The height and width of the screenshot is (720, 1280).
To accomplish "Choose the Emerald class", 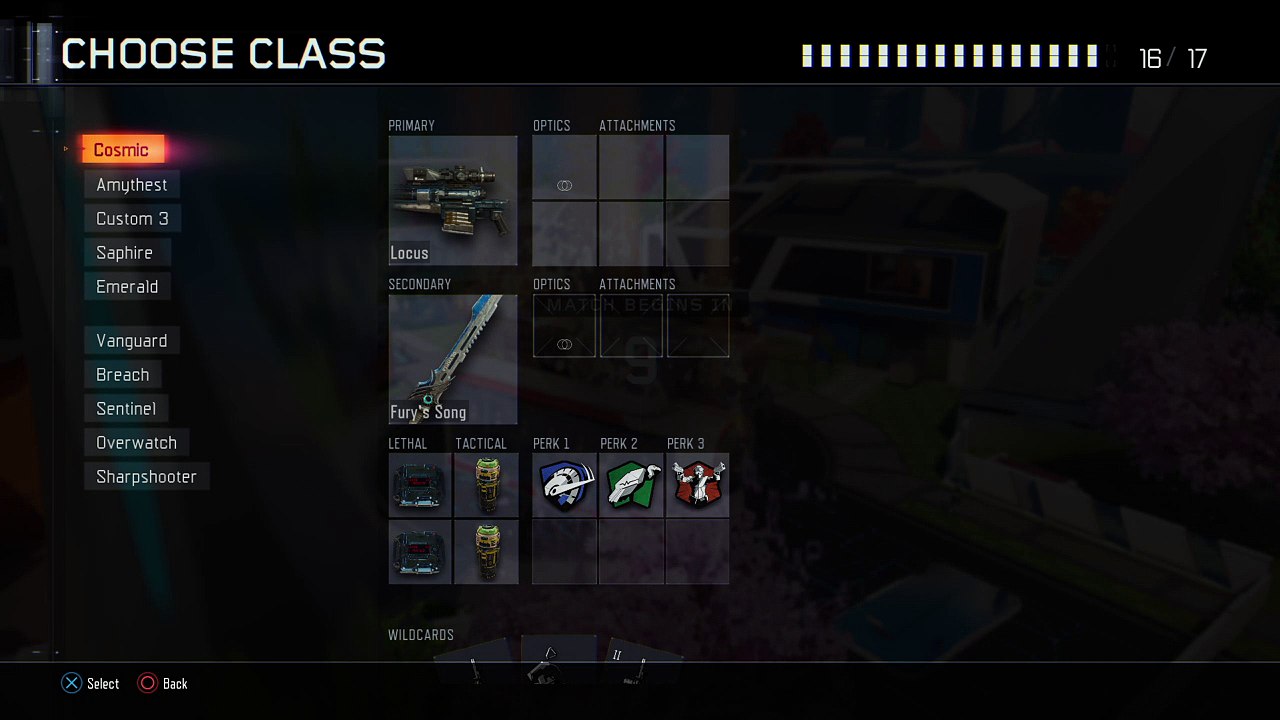I will [127, 287].
